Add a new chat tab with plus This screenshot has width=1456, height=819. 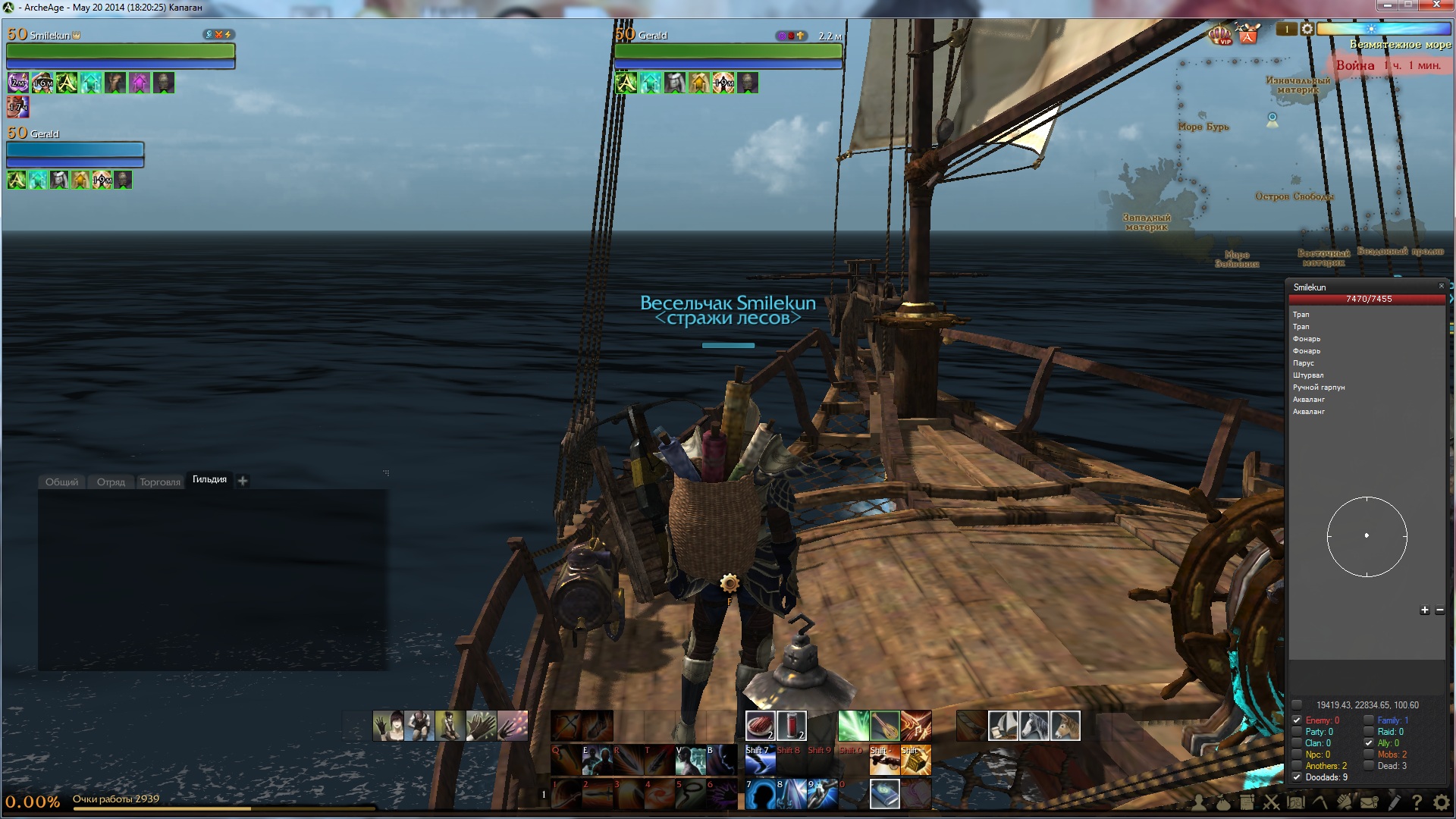click(x=243, y=481)
